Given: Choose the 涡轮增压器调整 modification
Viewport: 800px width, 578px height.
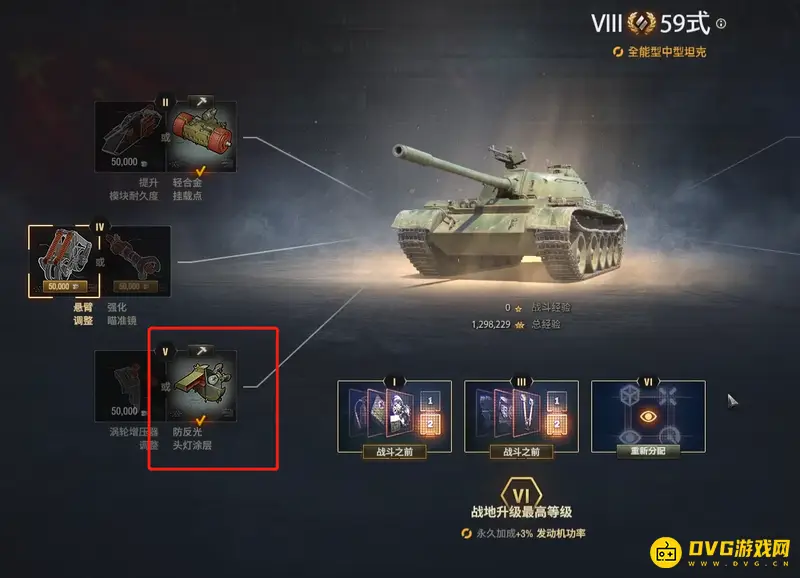Looking at the screenshot, I should (127, 387).
